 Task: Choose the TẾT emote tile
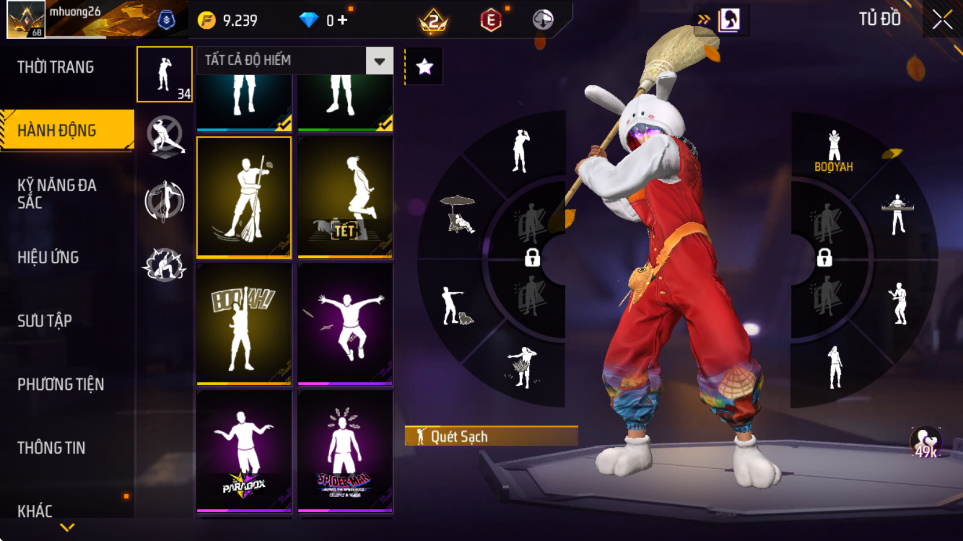click(x=345, y=197)
